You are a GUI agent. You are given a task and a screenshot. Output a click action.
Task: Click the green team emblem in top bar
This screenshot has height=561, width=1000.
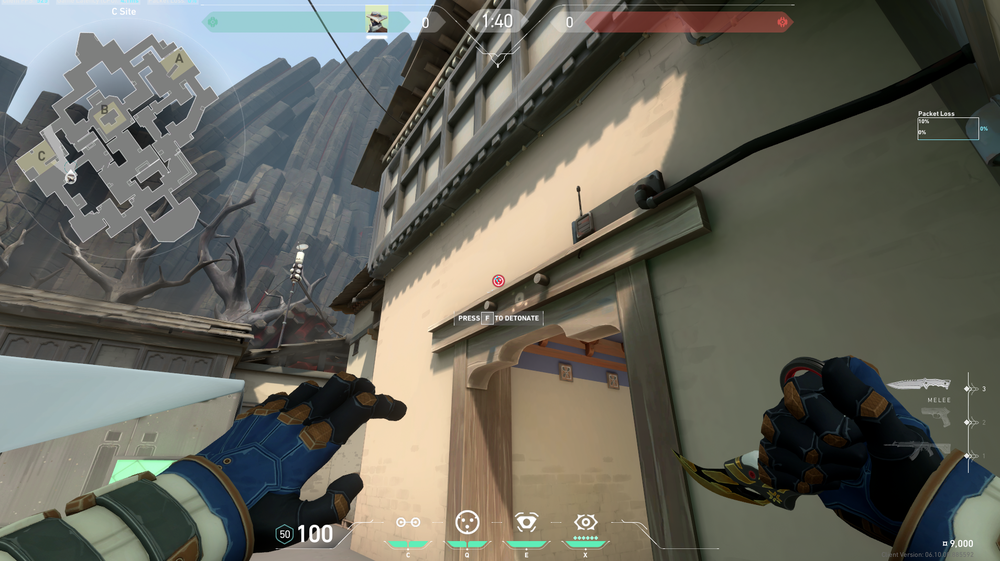click(212, 21)
